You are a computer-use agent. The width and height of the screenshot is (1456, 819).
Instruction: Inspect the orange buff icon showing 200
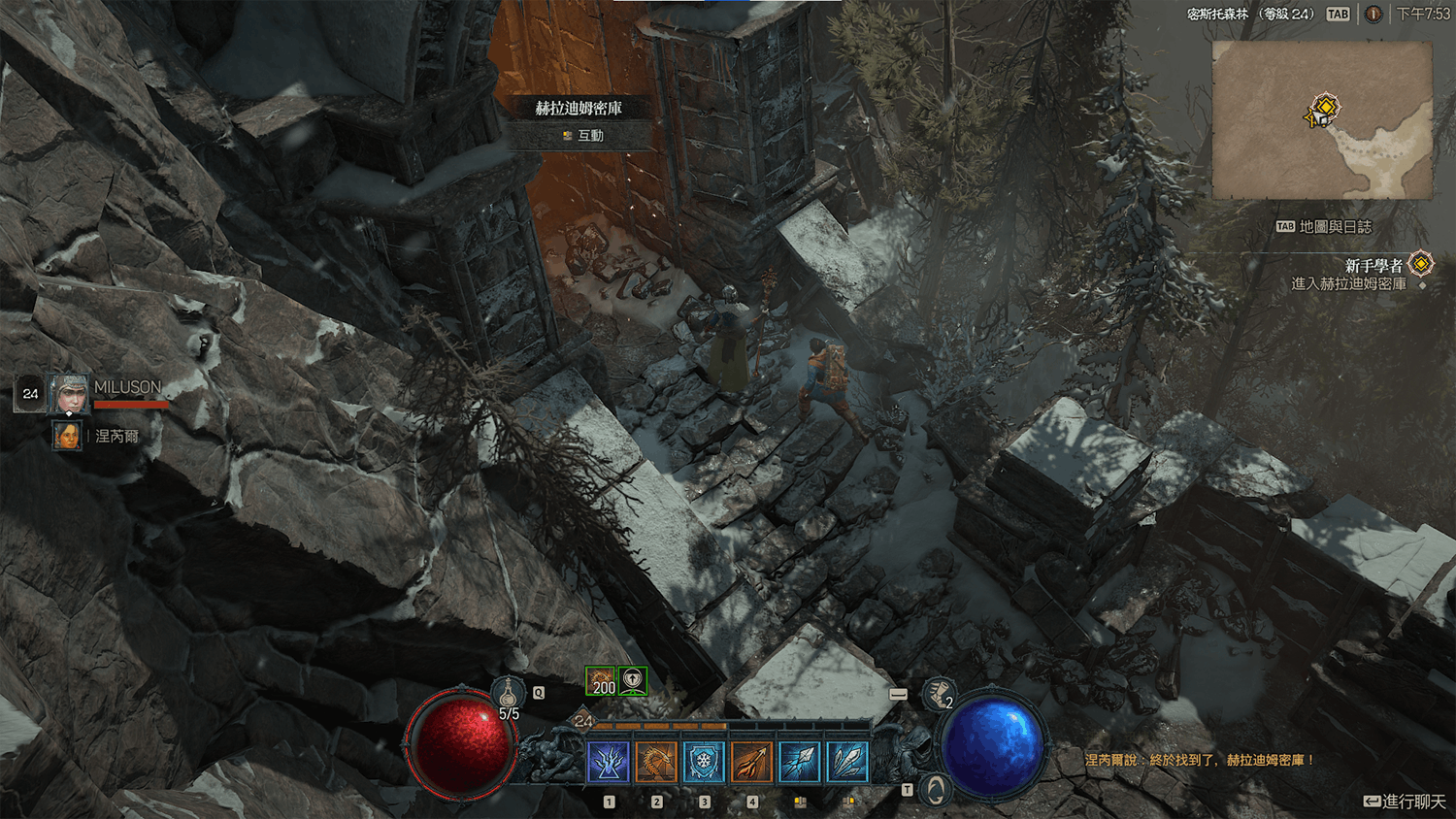(601, 681)
